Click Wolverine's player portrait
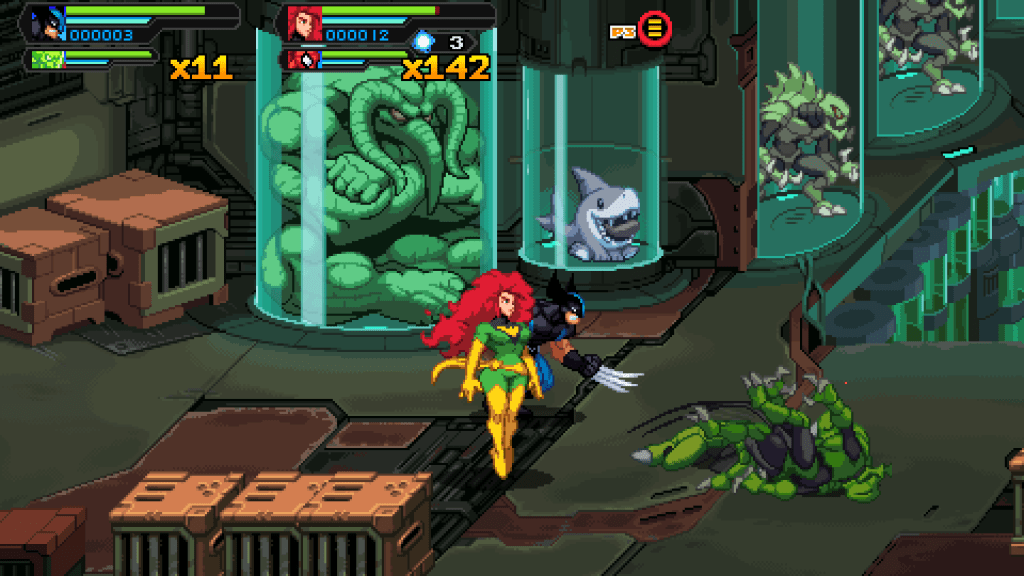The image size is (1024, 576). [x=47, y=22]
